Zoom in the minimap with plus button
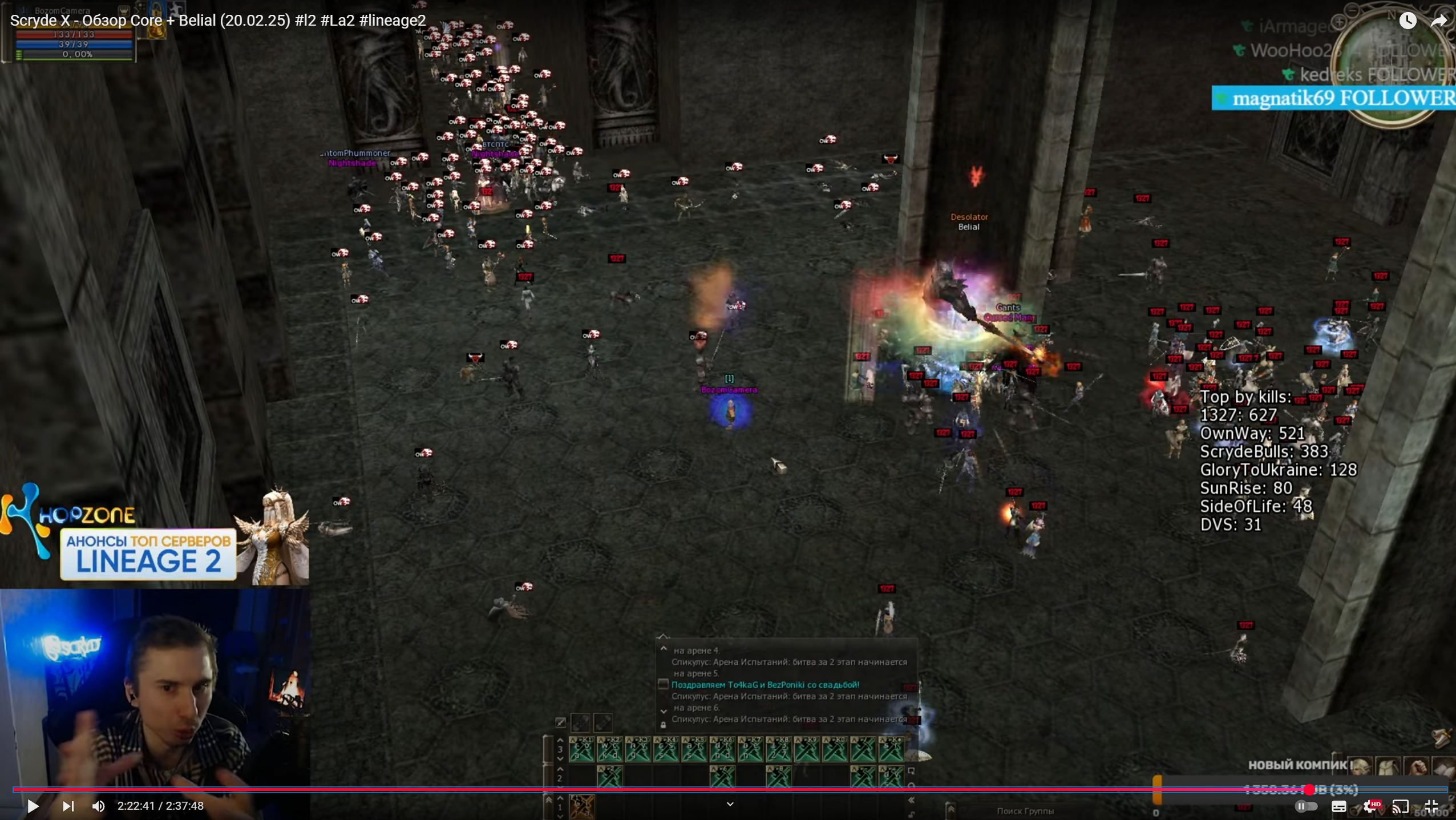Screen dimensions: 1456x820 (x=1339, y=22)
